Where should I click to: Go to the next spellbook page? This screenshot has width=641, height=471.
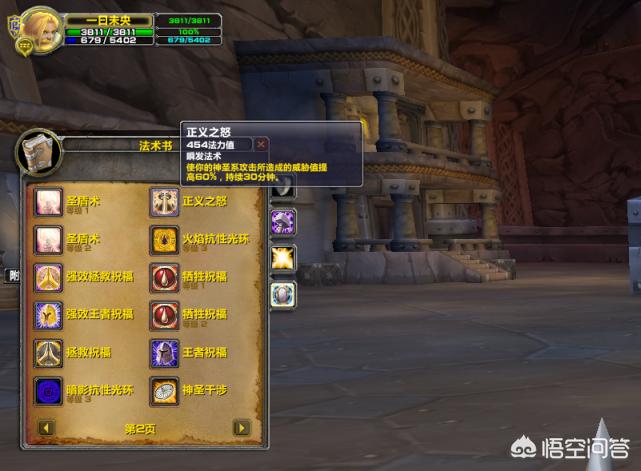(241, 428)
